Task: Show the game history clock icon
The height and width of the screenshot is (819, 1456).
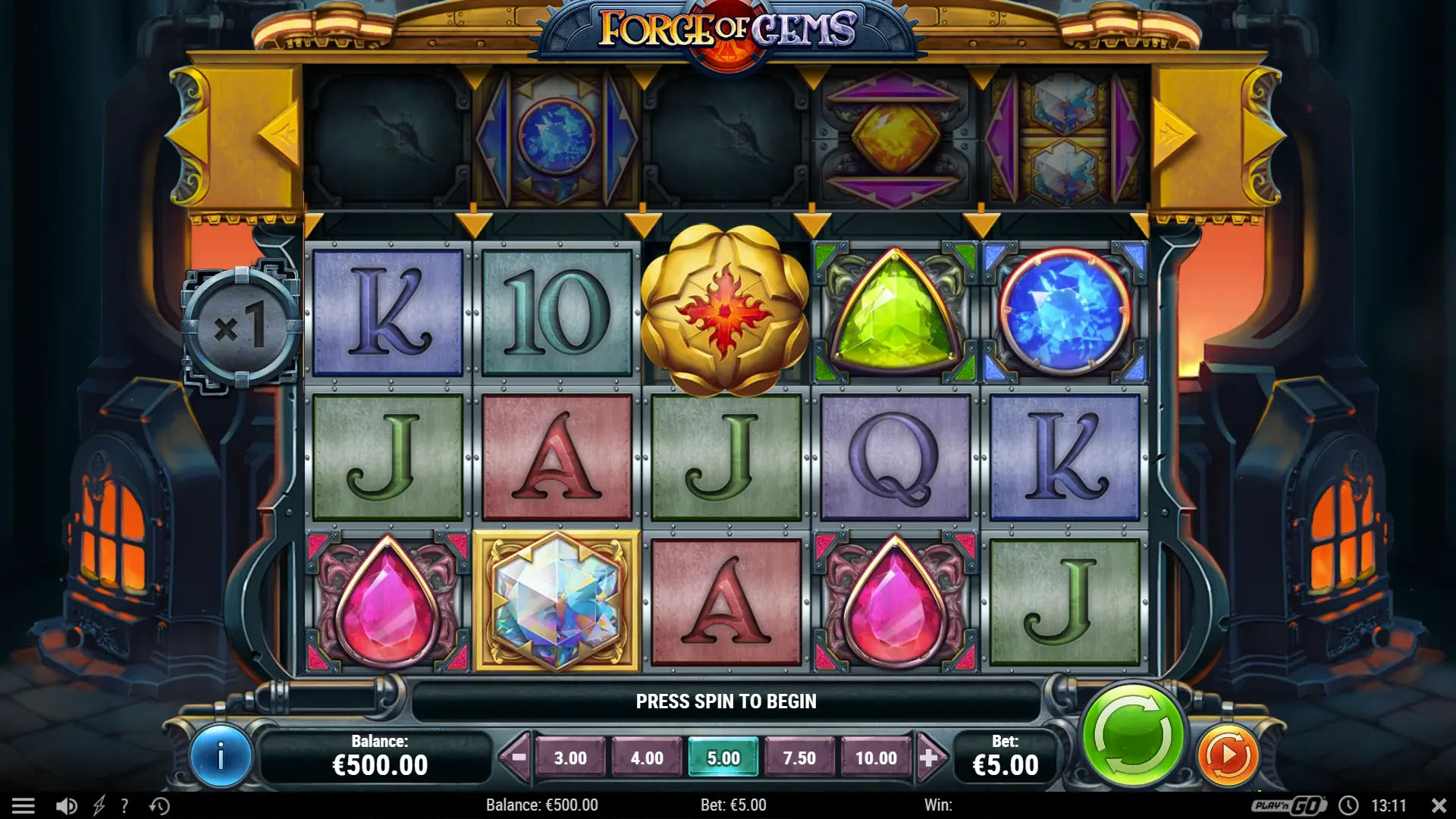Action: click(x=159, y=805)
